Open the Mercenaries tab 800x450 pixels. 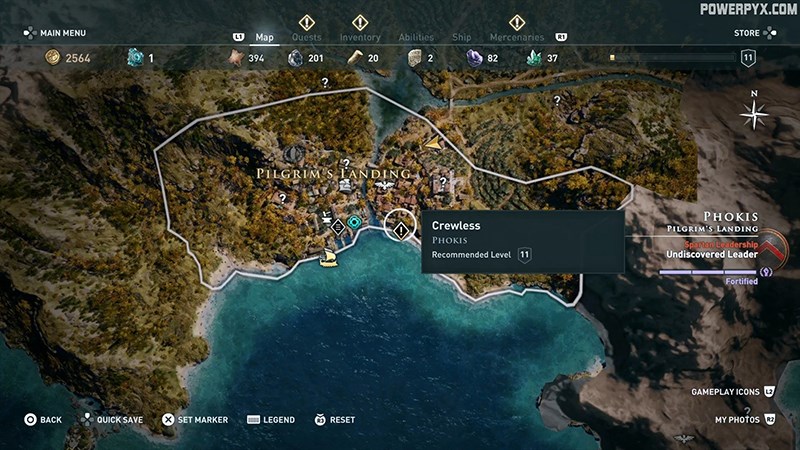point(516,37)
